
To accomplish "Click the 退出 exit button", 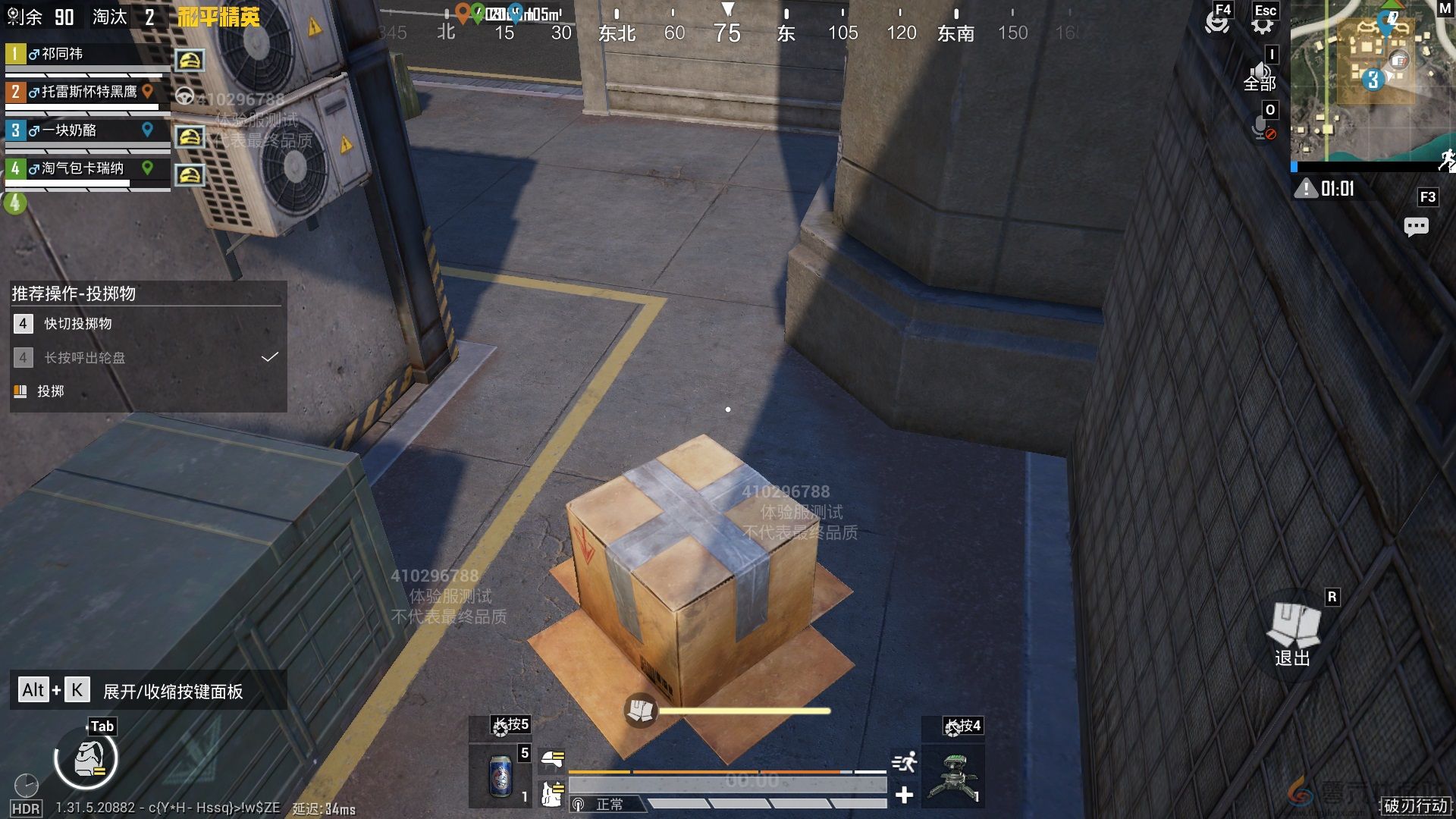I will coord(1293,635).
